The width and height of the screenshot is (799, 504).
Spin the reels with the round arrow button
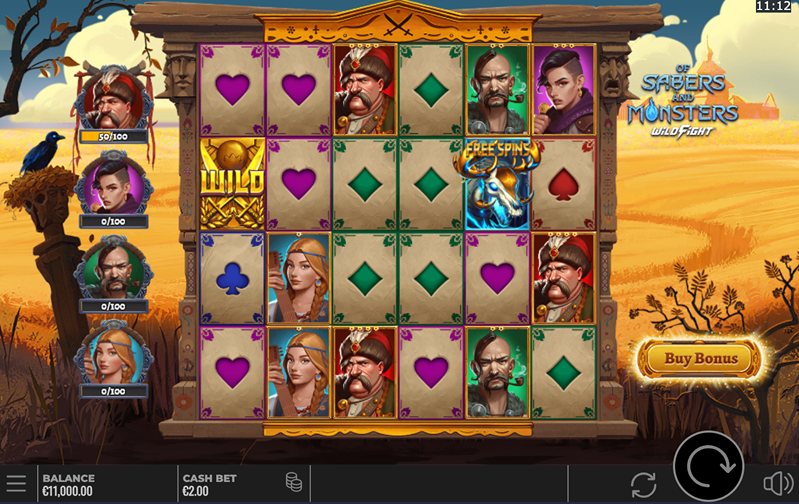pos(708,465)
